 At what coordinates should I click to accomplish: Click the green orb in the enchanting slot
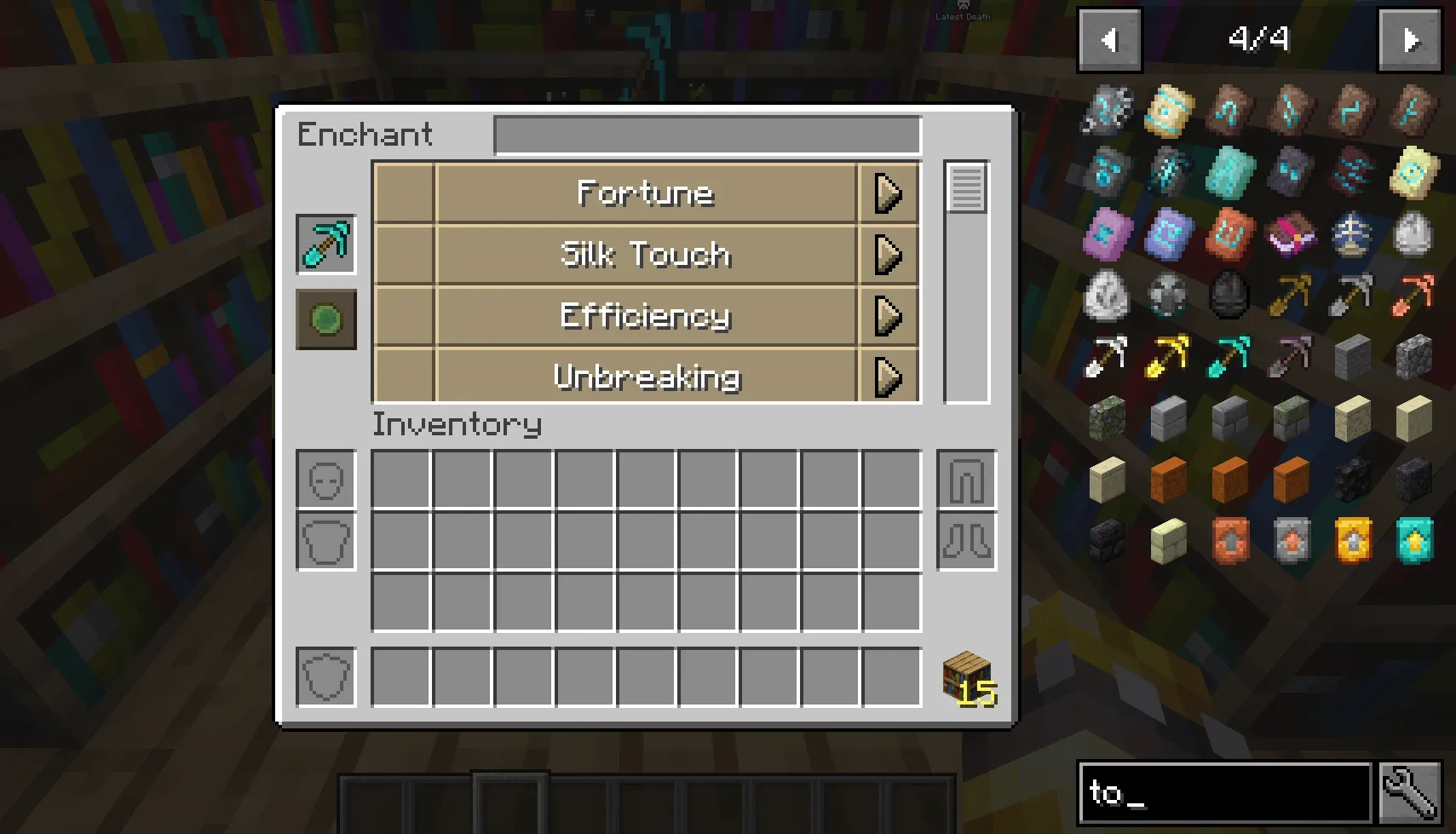pos(326,321)
